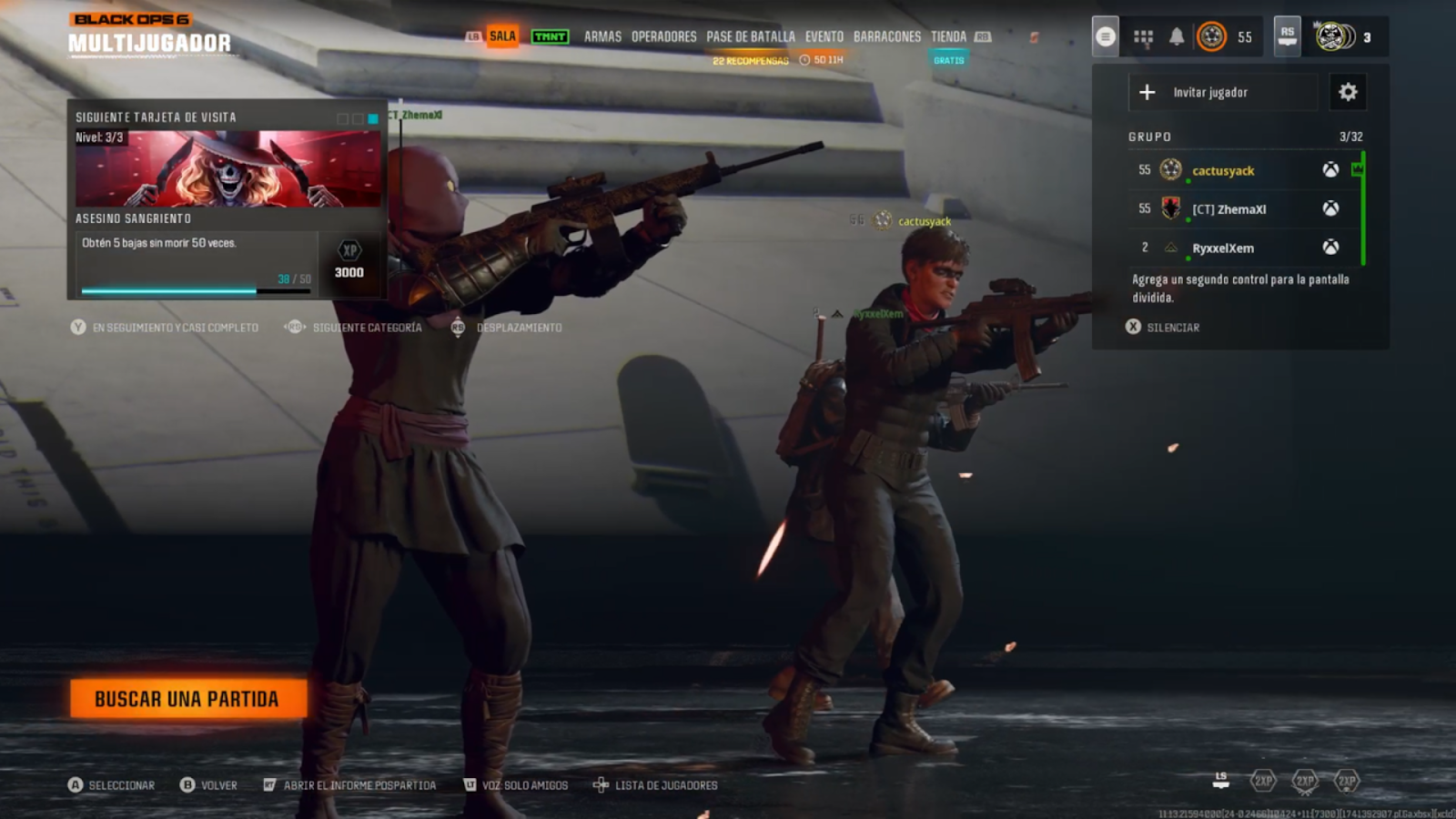Open the level 55 player profile emblem
This screenshot has height=819, width=1456.
tap(1212, 36)
